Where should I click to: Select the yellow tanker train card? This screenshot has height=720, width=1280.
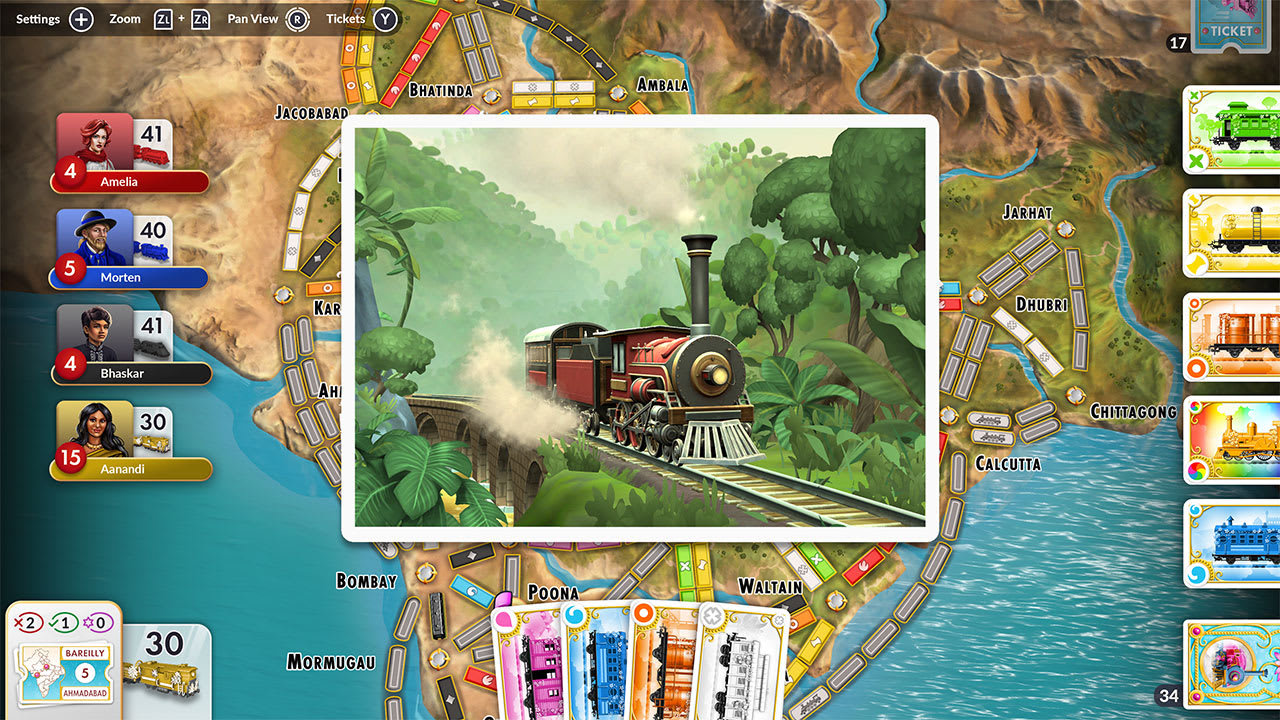coord(1237,234)
